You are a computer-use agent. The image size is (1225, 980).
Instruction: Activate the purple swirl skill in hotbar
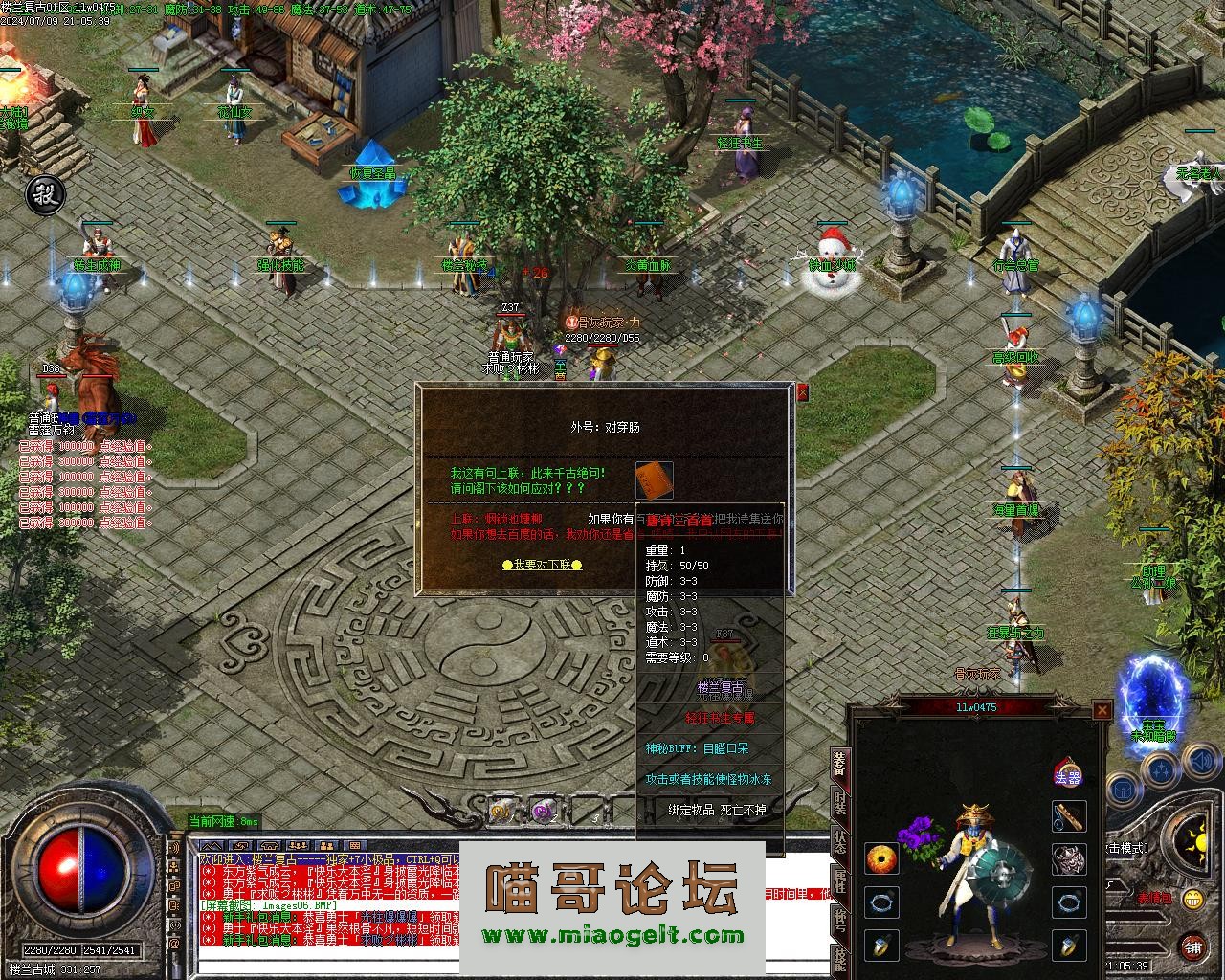click(x=545, y=810)
